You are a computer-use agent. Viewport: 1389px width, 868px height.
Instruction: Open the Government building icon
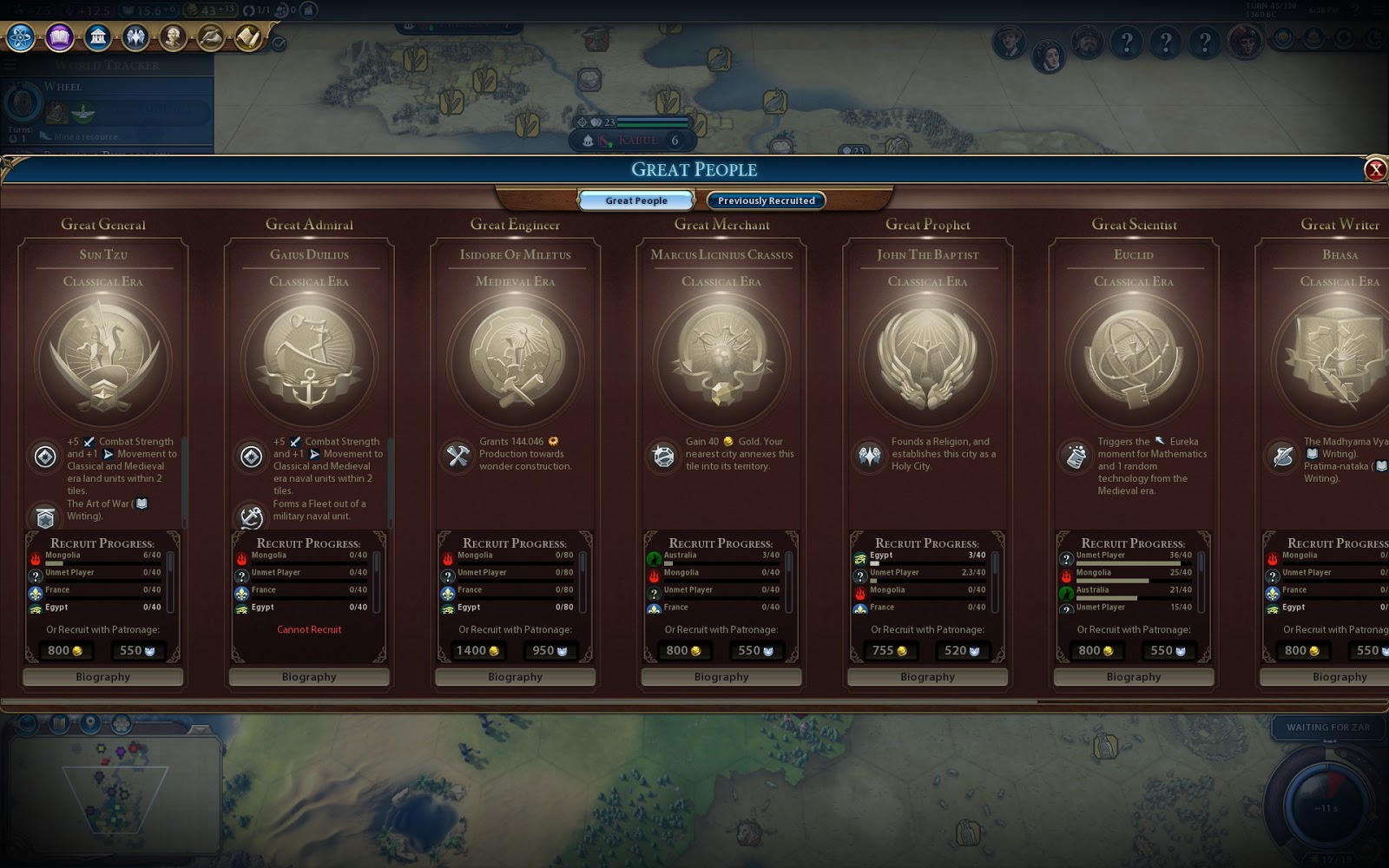click(x=97, y=37)
